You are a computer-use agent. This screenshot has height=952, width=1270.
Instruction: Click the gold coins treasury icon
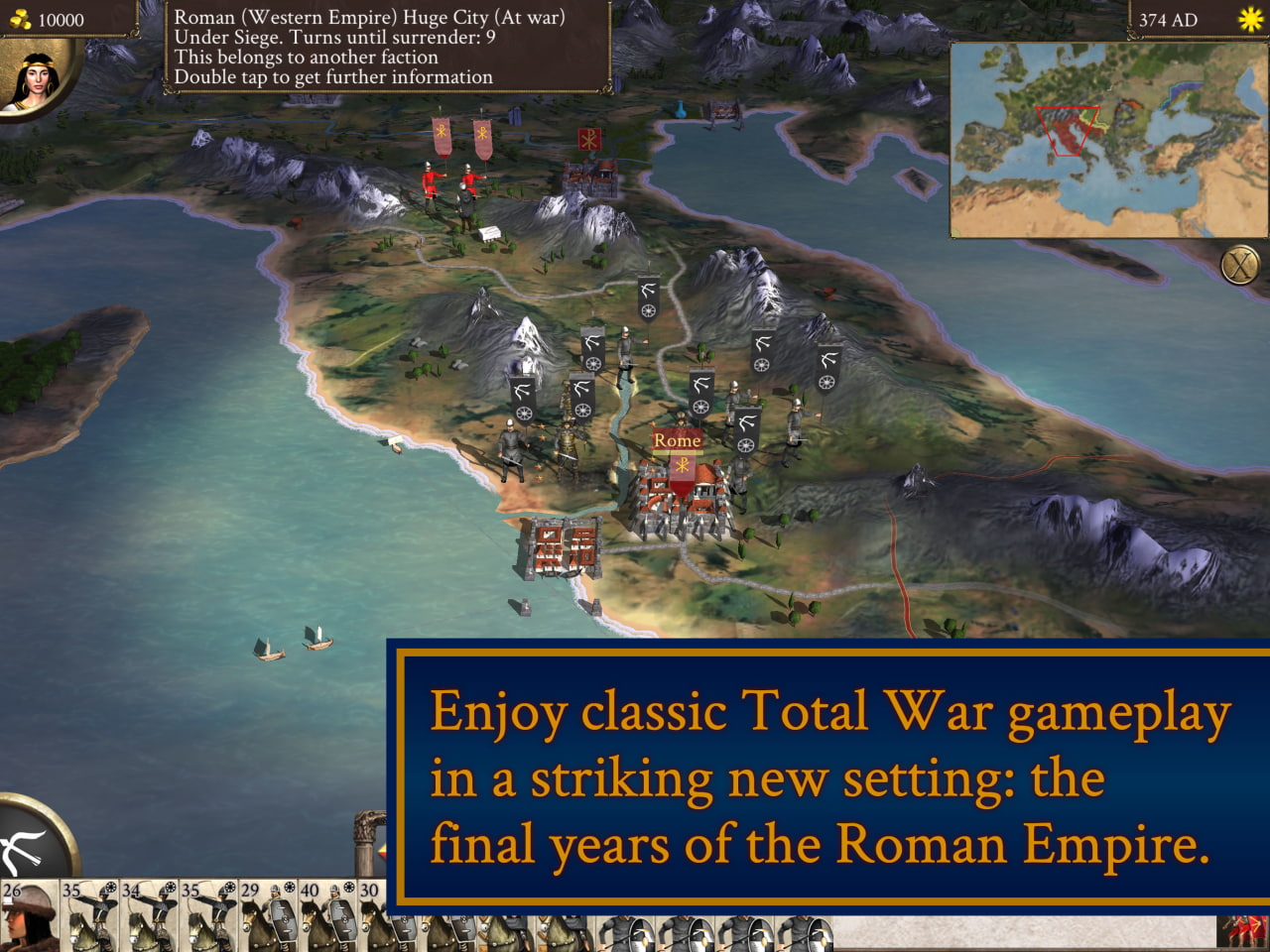point(20,16)
